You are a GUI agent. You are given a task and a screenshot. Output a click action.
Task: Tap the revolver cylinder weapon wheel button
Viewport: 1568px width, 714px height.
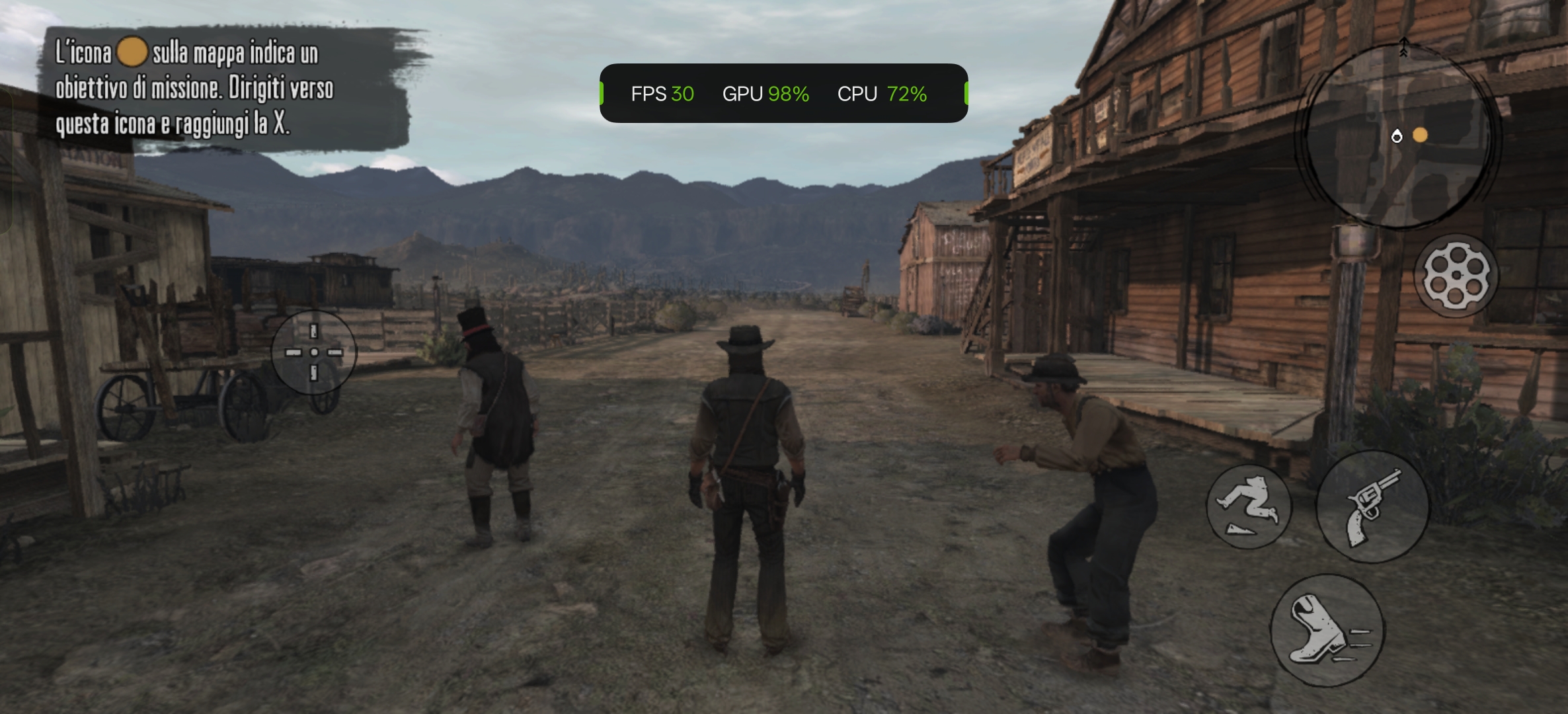[1456, 276]
